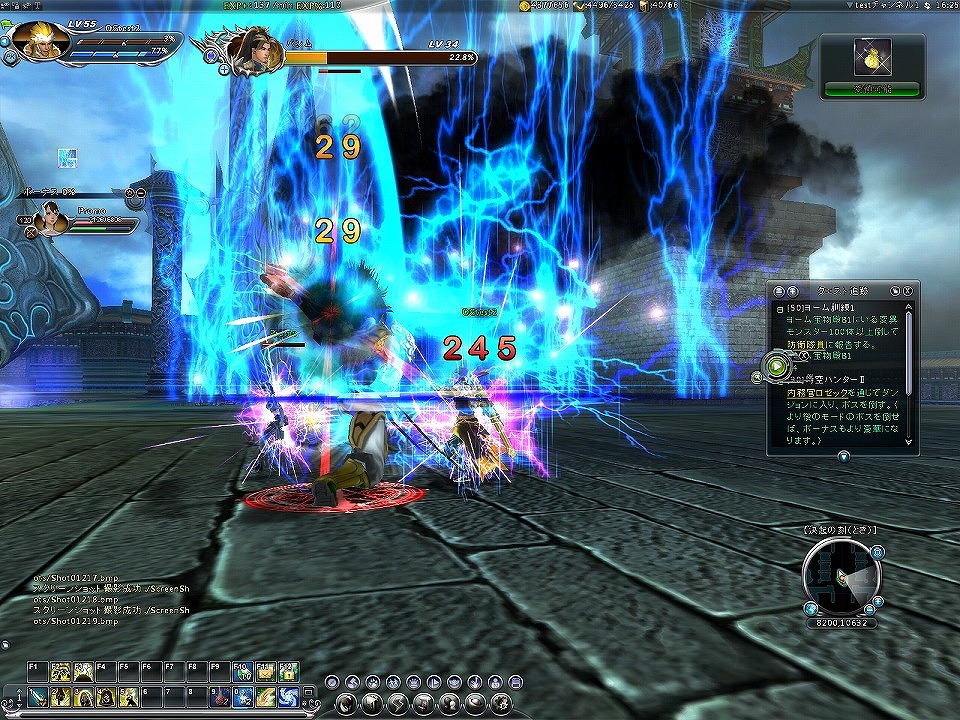Click the hotbar toggle button right of skill bar
Image resolution: width=960 pixels, height=720 pixels.
306,690
